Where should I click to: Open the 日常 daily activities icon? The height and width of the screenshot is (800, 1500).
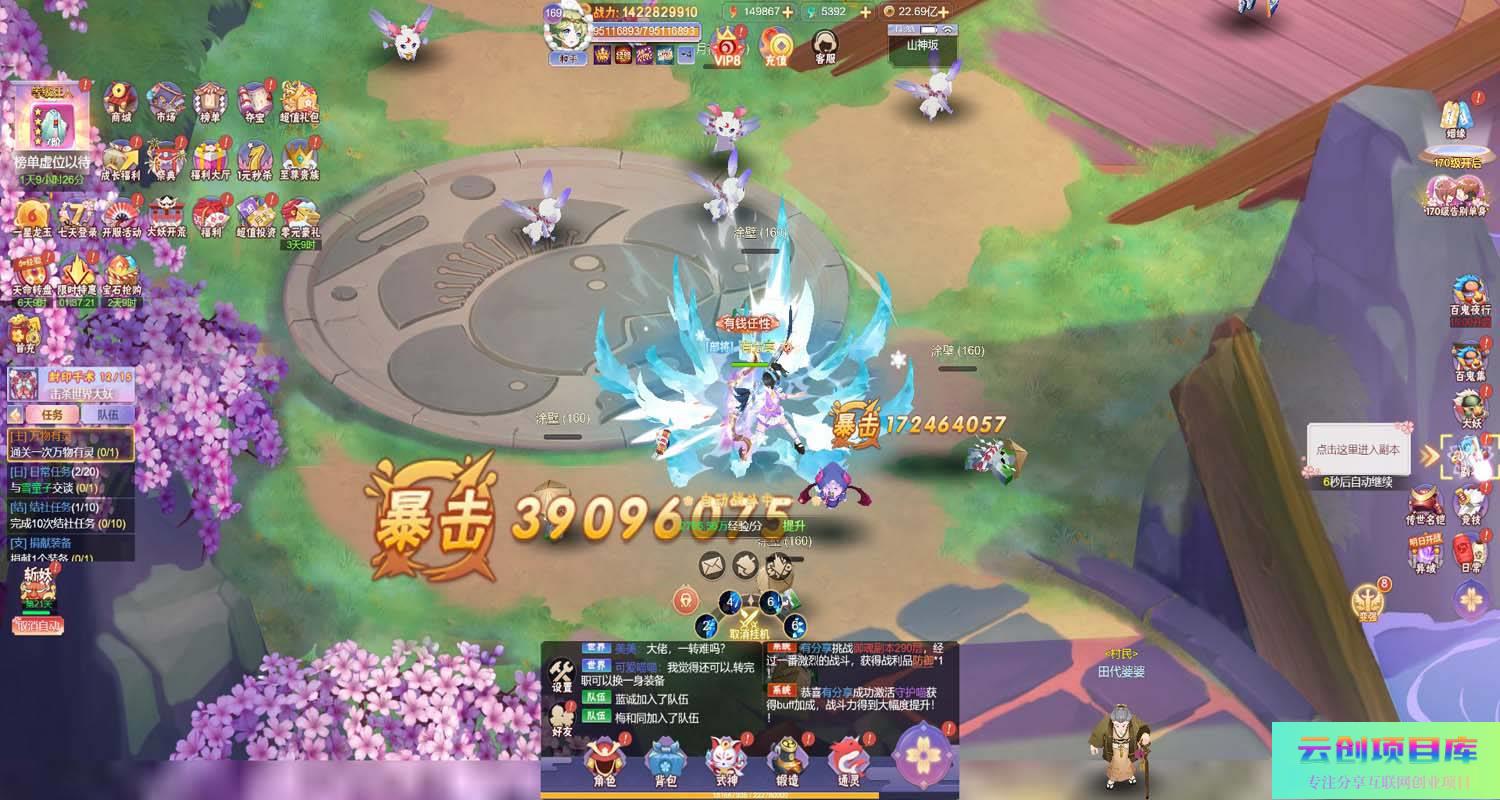click(x=1470, y=552)
